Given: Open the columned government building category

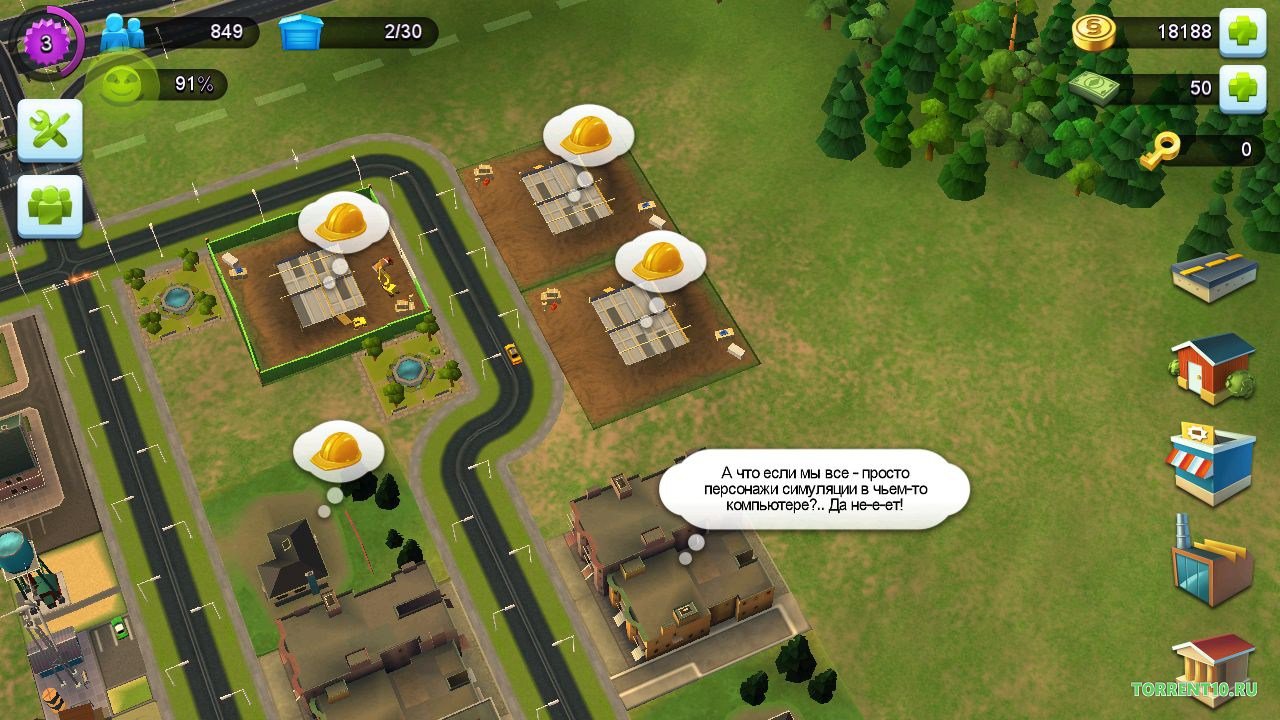Looking at the screenshot, I should [1213, 669].
